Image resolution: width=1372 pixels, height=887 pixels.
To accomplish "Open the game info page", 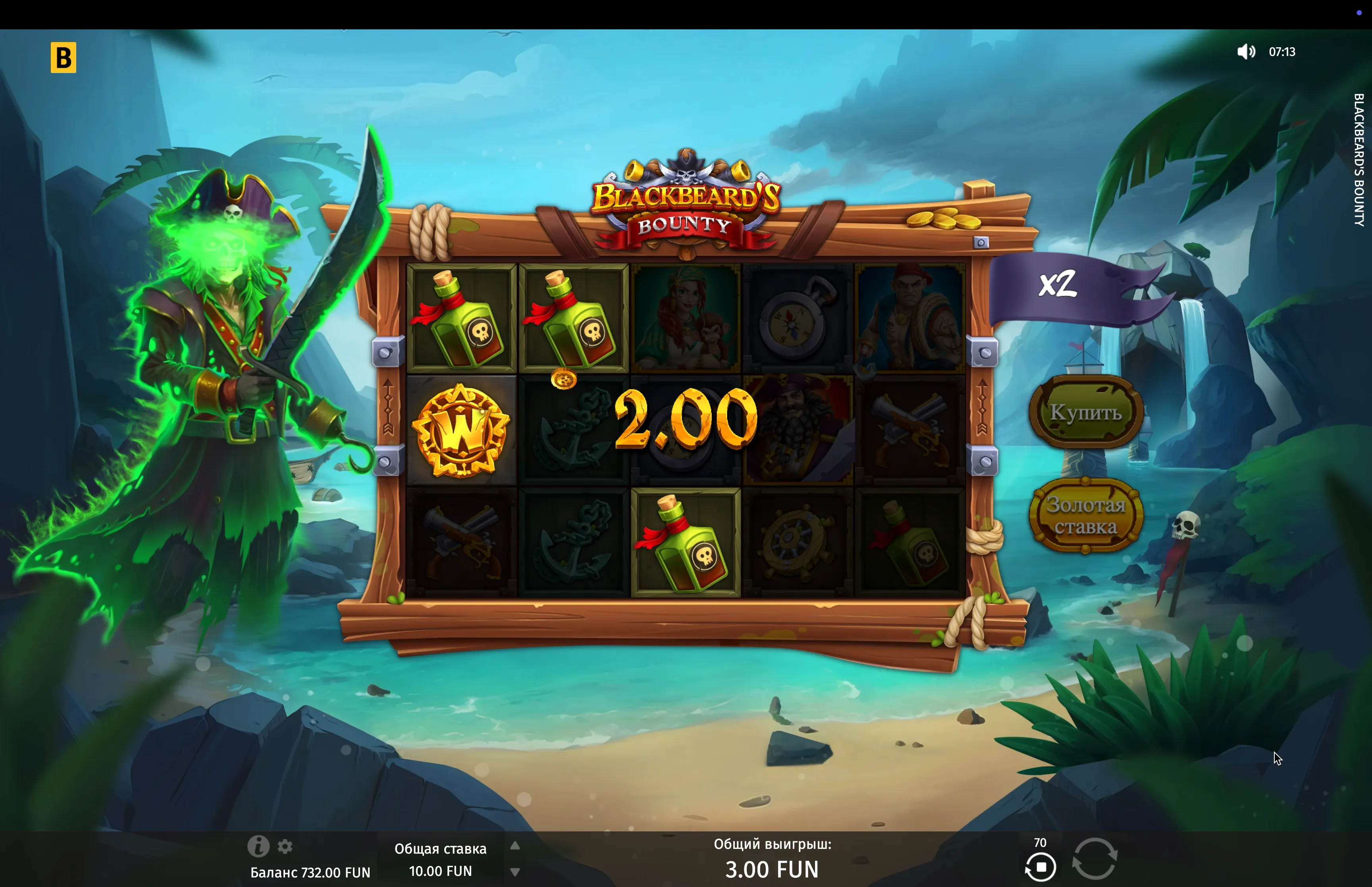I will click(258, 846).
